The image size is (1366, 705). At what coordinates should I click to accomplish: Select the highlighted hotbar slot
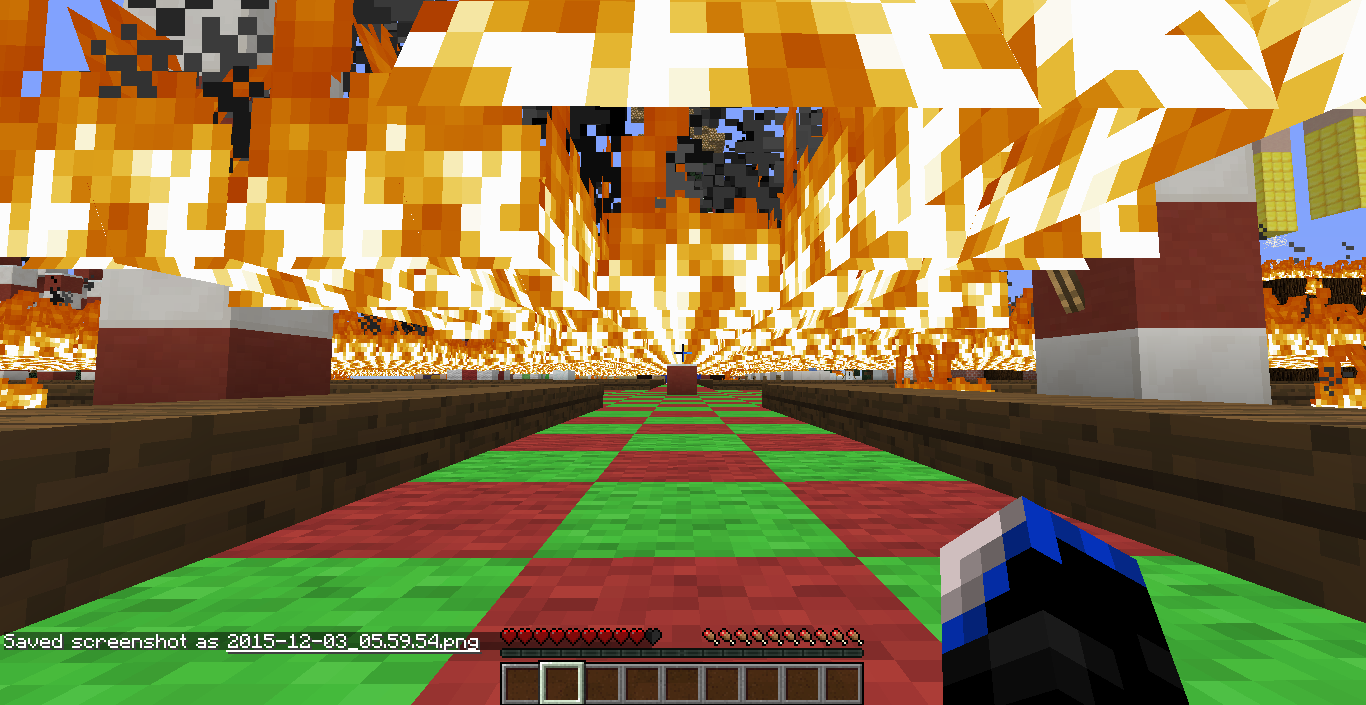pos(561,684)
